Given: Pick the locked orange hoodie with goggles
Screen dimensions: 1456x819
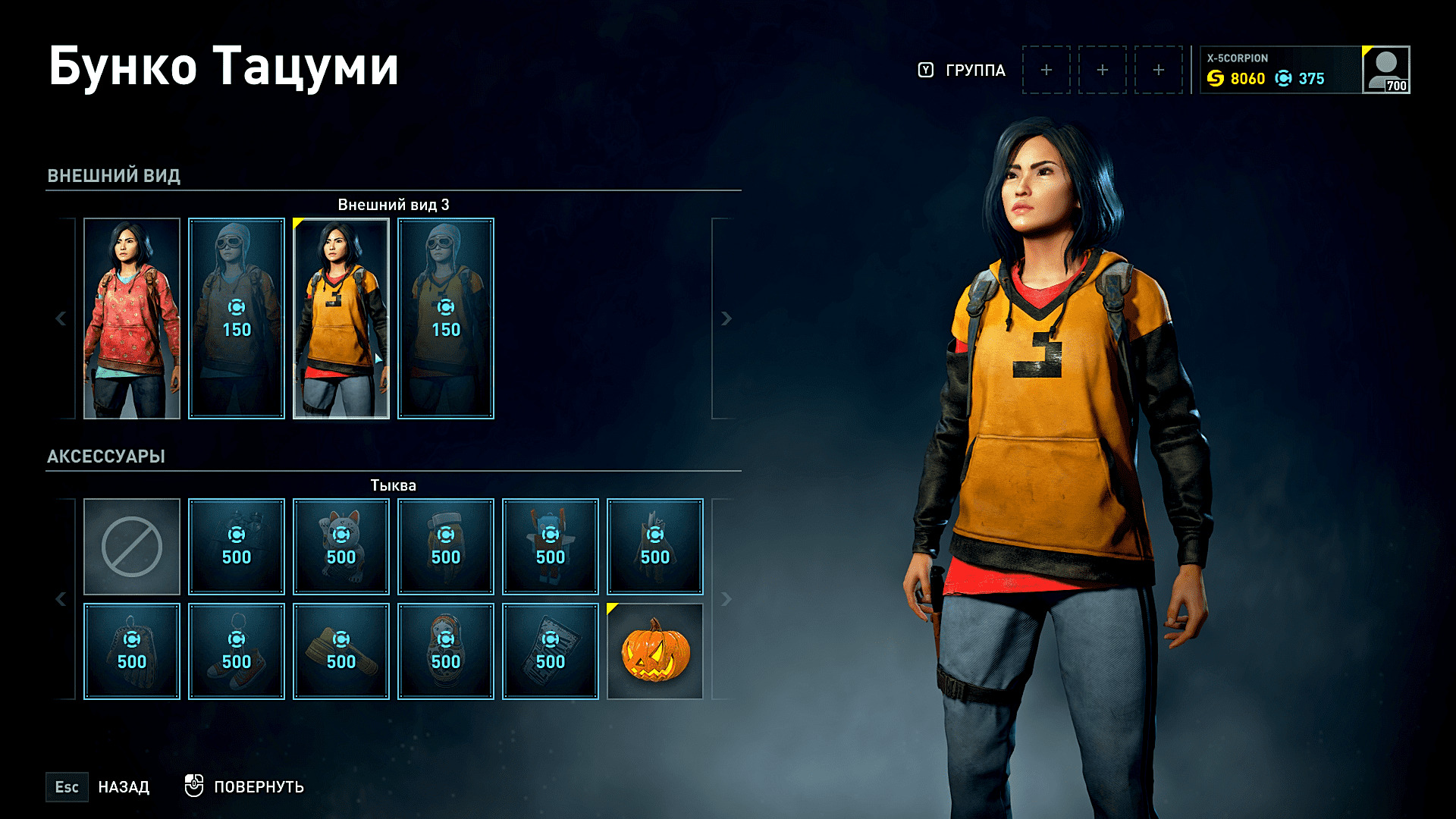Looking at the screenshot, I should pyautogui.click(x=446, y=318).
